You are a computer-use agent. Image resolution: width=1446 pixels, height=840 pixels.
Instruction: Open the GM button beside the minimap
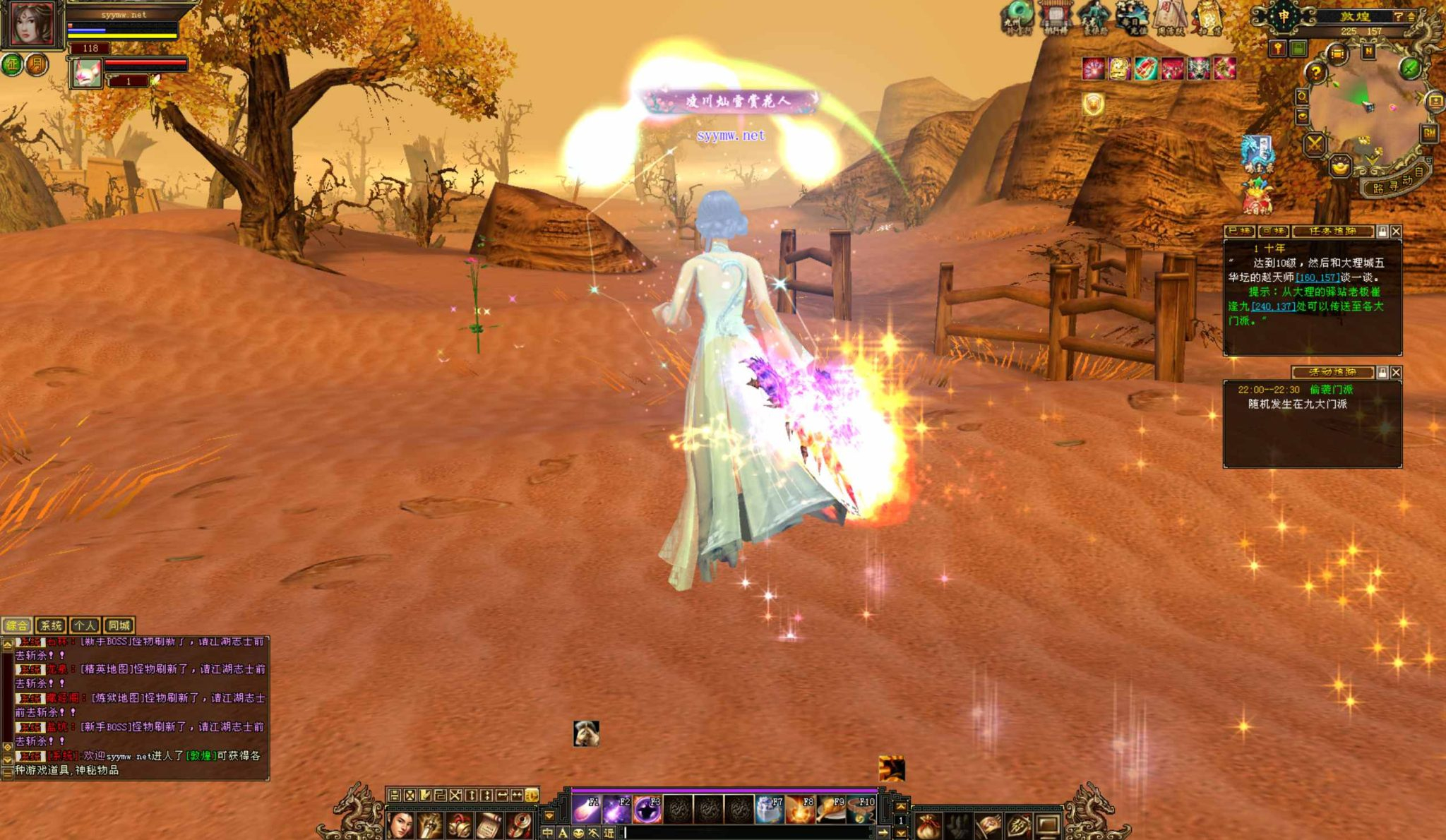[1430, 133]
